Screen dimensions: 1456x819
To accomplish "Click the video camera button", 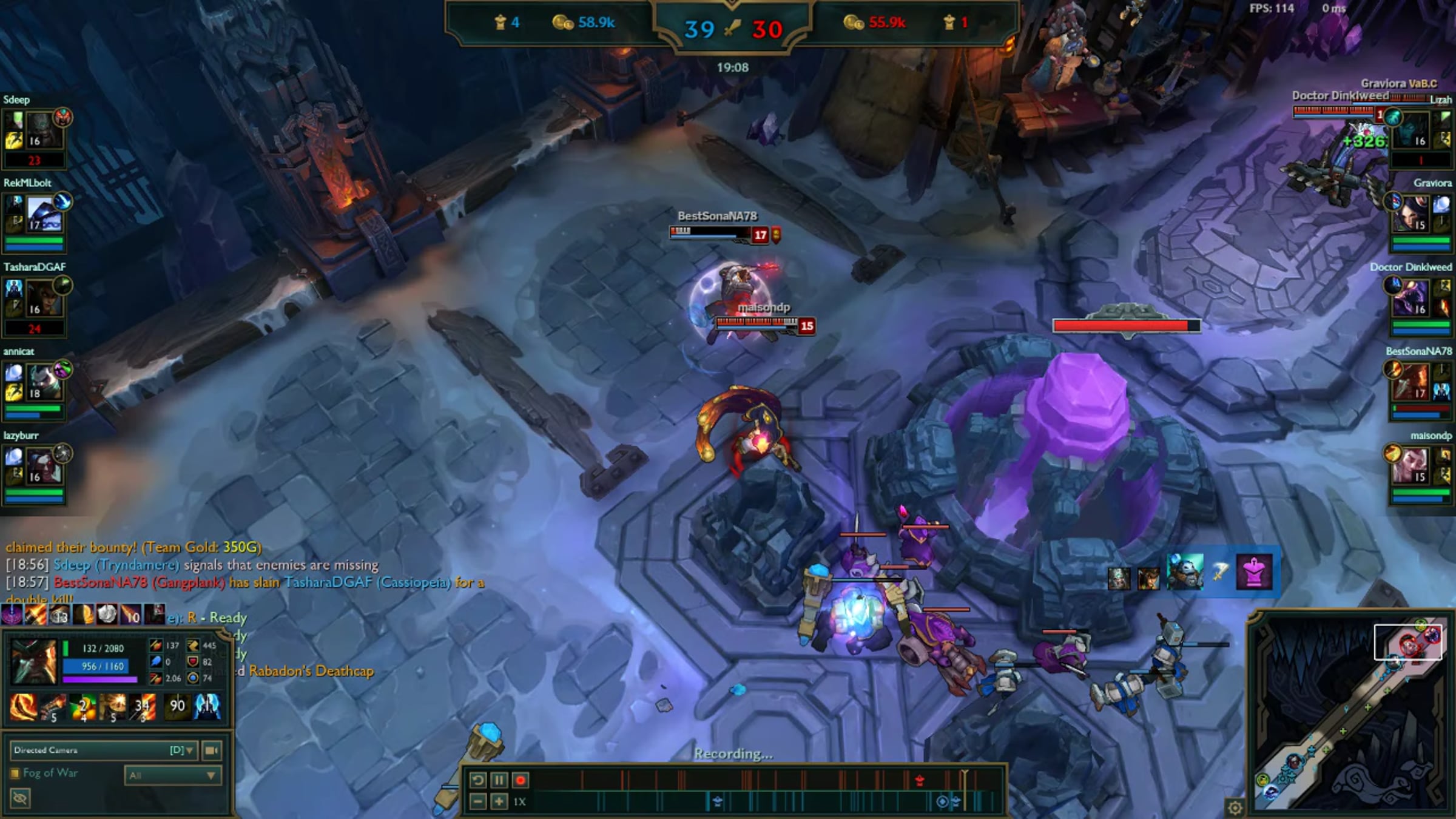I will [211, 750].
